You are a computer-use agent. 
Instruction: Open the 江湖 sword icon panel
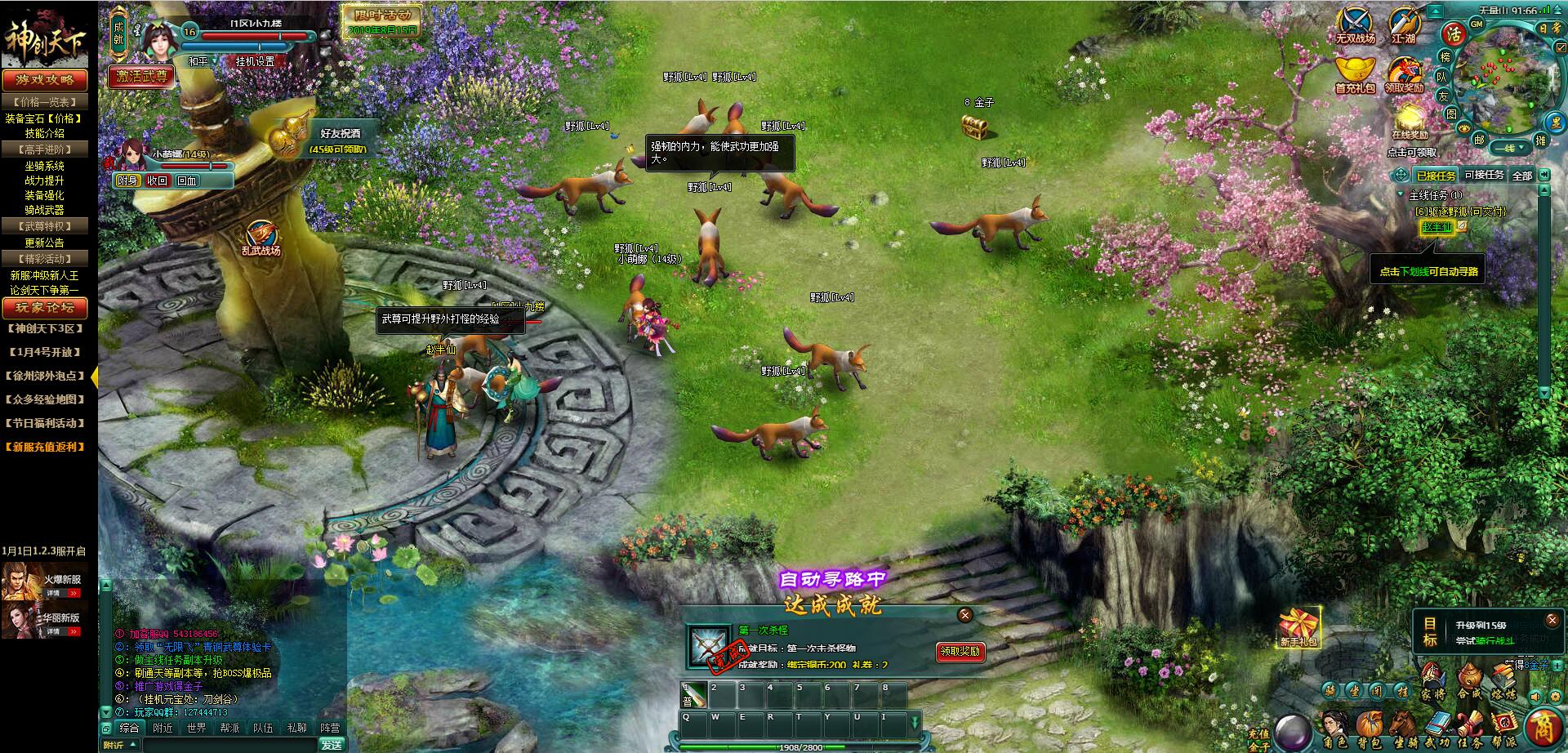[1404, 20]
